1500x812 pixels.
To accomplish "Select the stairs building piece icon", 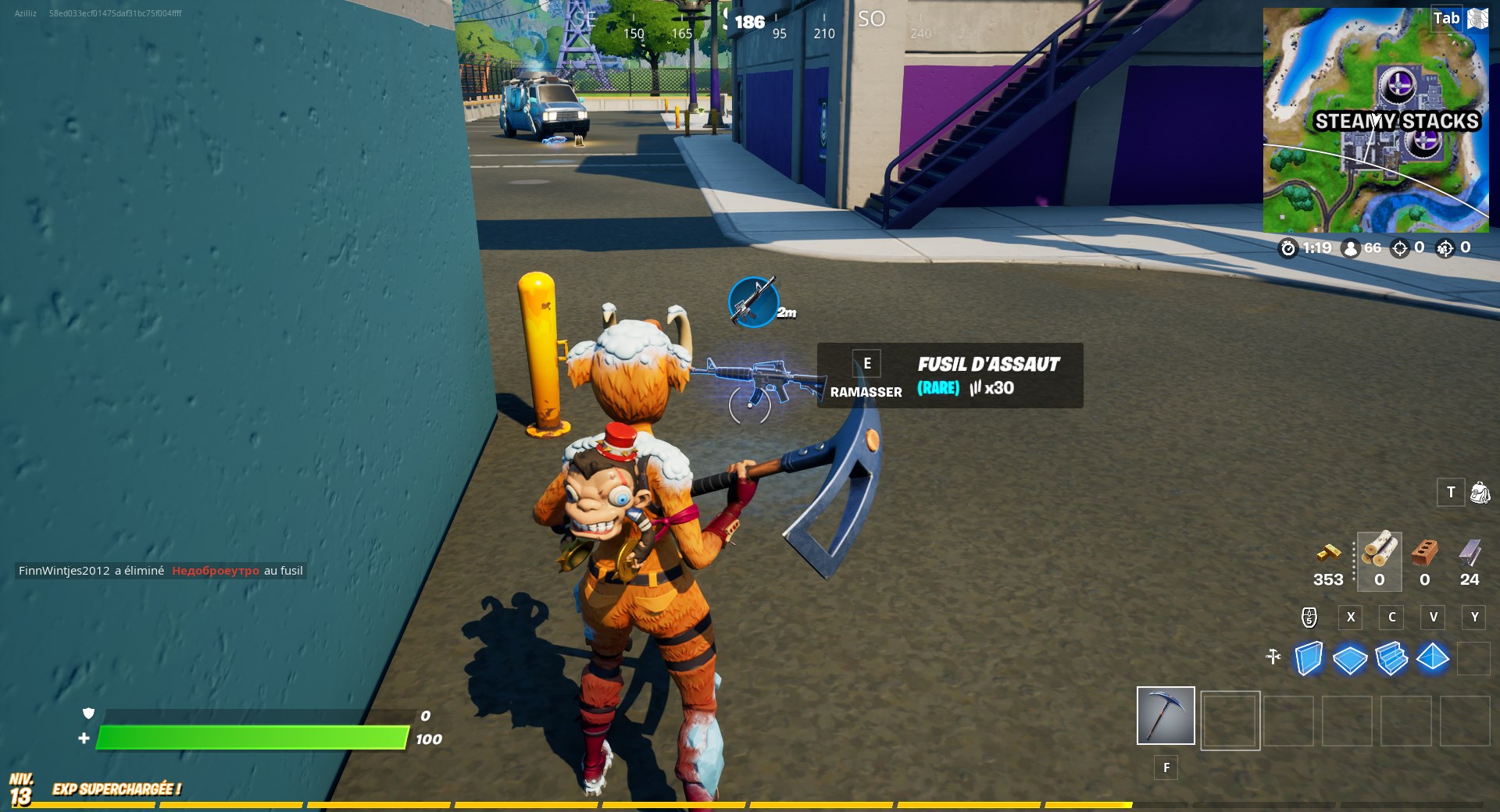I will point(1391,660).
